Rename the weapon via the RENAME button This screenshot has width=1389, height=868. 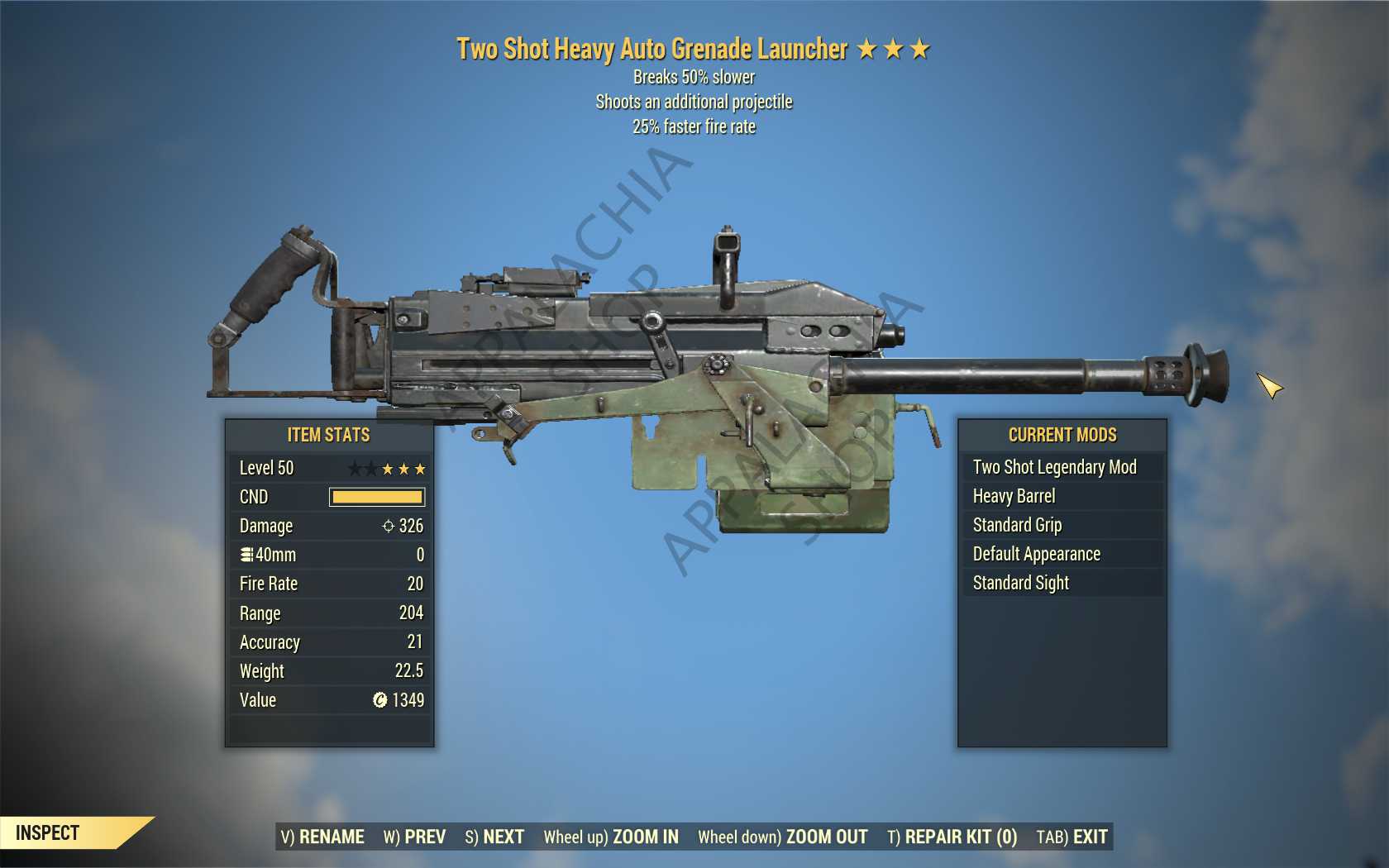pos(322,837)
